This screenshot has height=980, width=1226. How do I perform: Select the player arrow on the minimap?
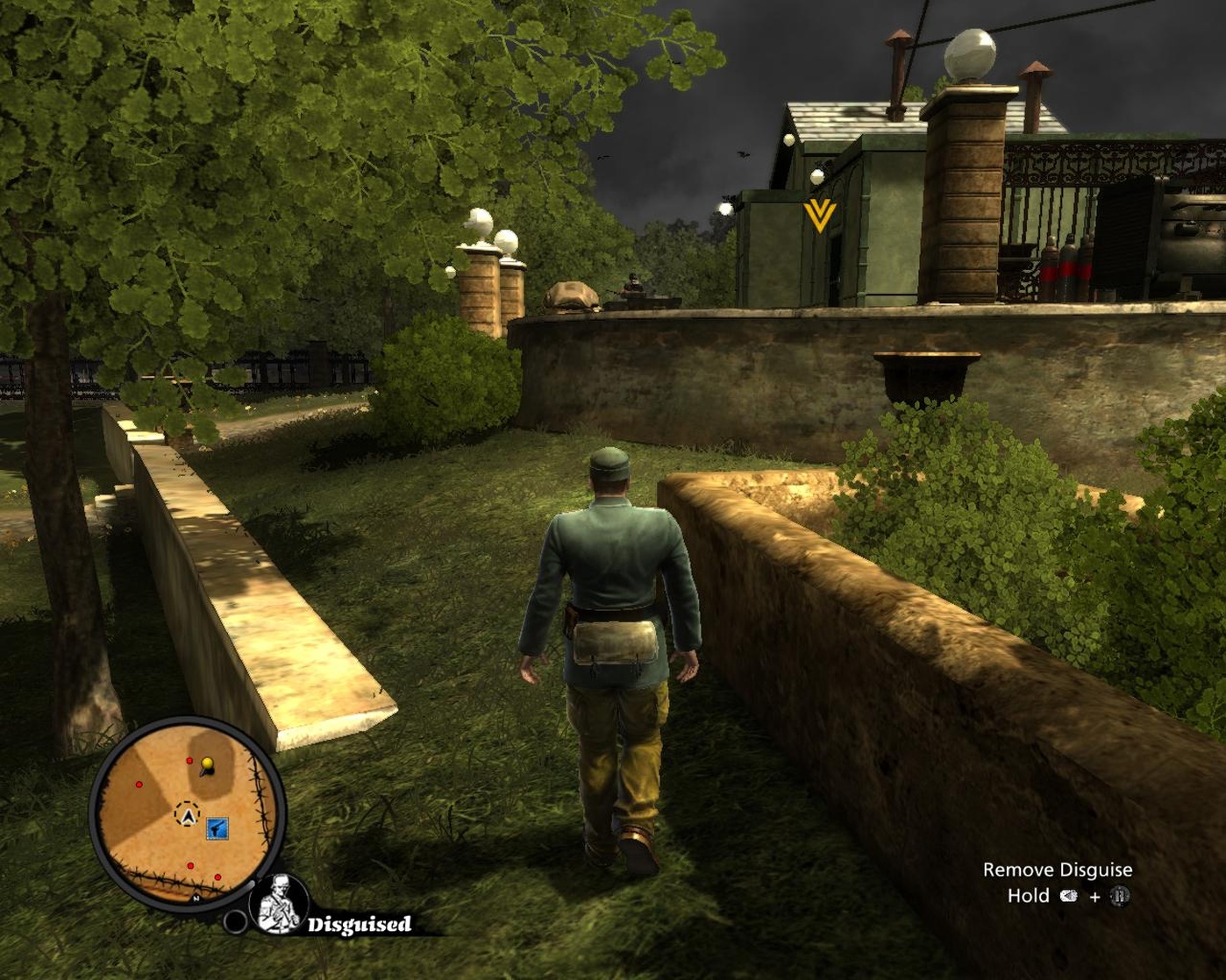click(187, 815)
